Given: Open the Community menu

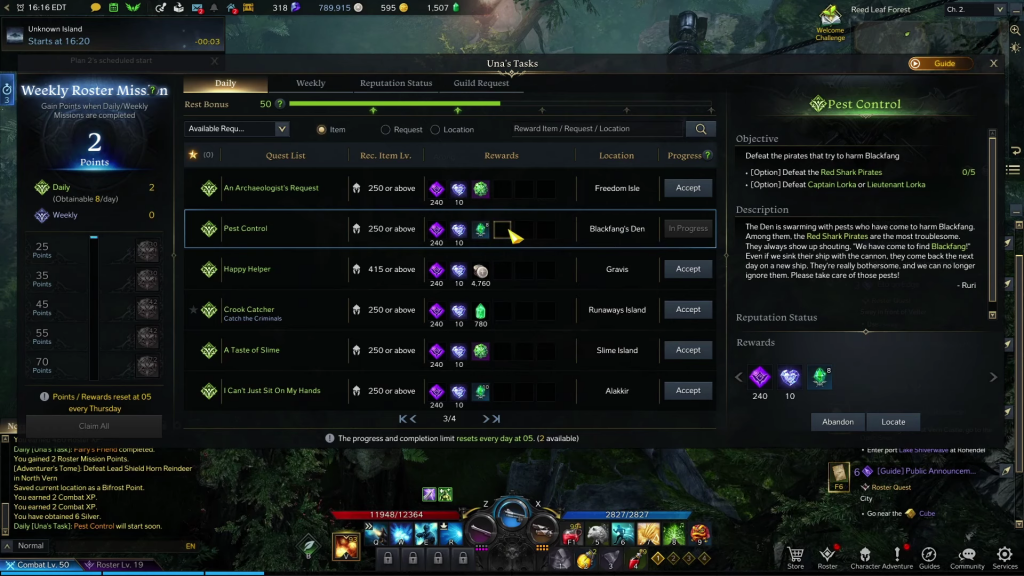Looking at the screenshot, I should pos(967,556).
